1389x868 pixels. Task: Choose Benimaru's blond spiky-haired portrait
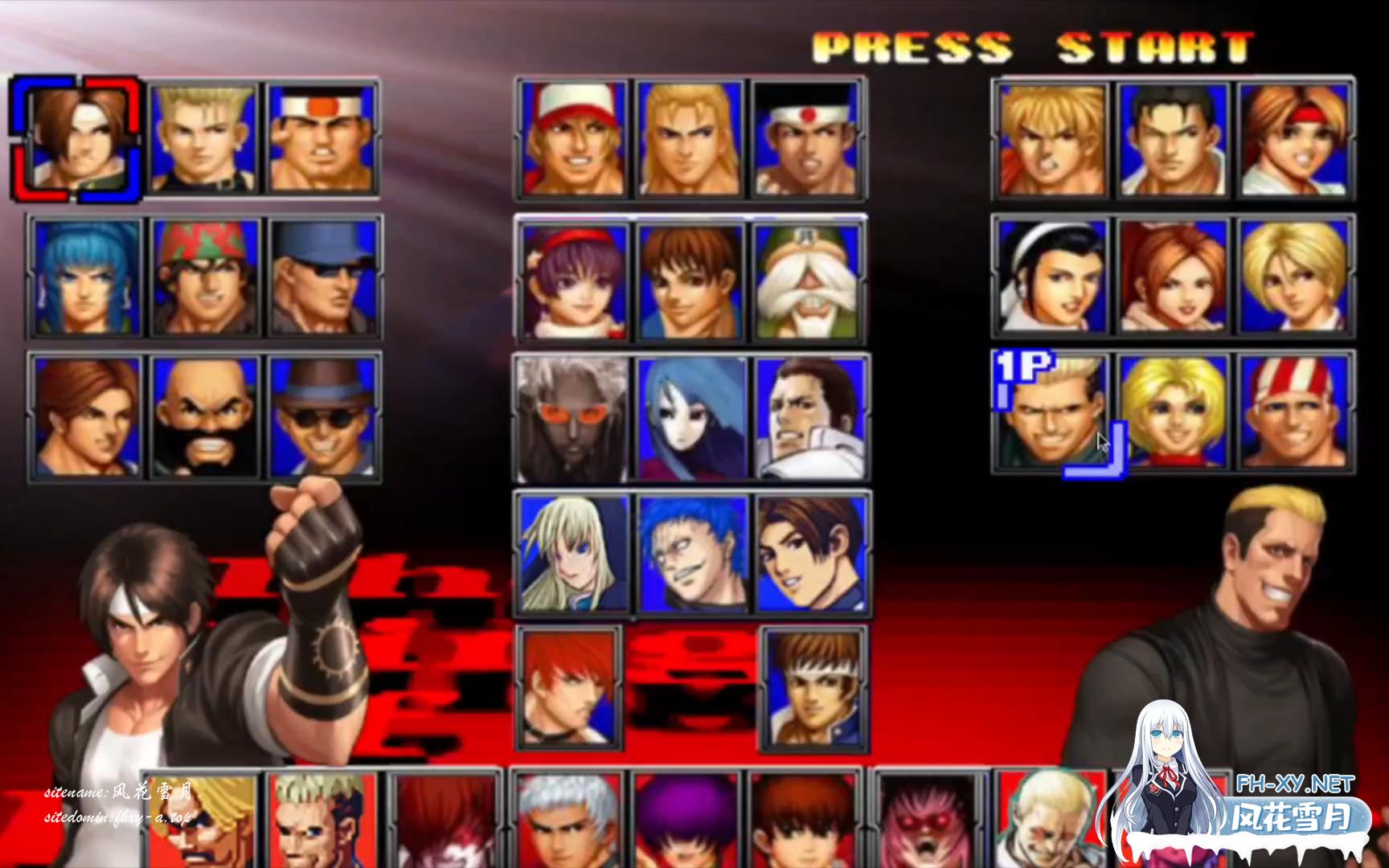(x=204, y=138)
